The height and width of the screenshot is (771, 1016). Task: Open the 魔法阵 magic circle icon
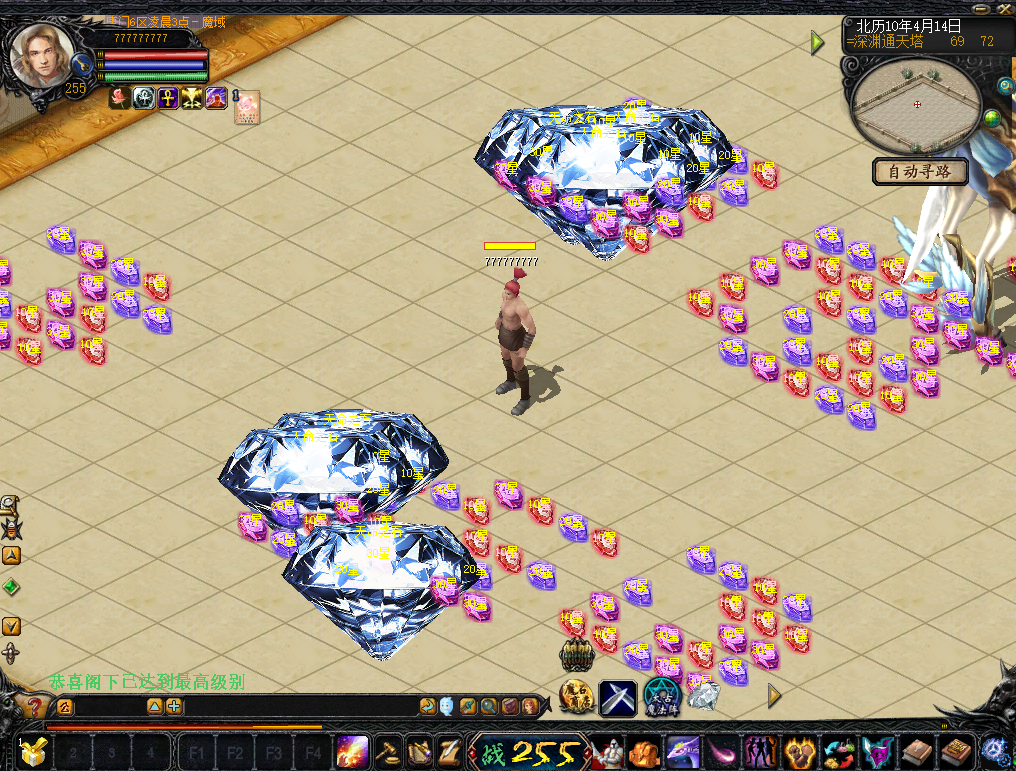(x=660, y=696)
